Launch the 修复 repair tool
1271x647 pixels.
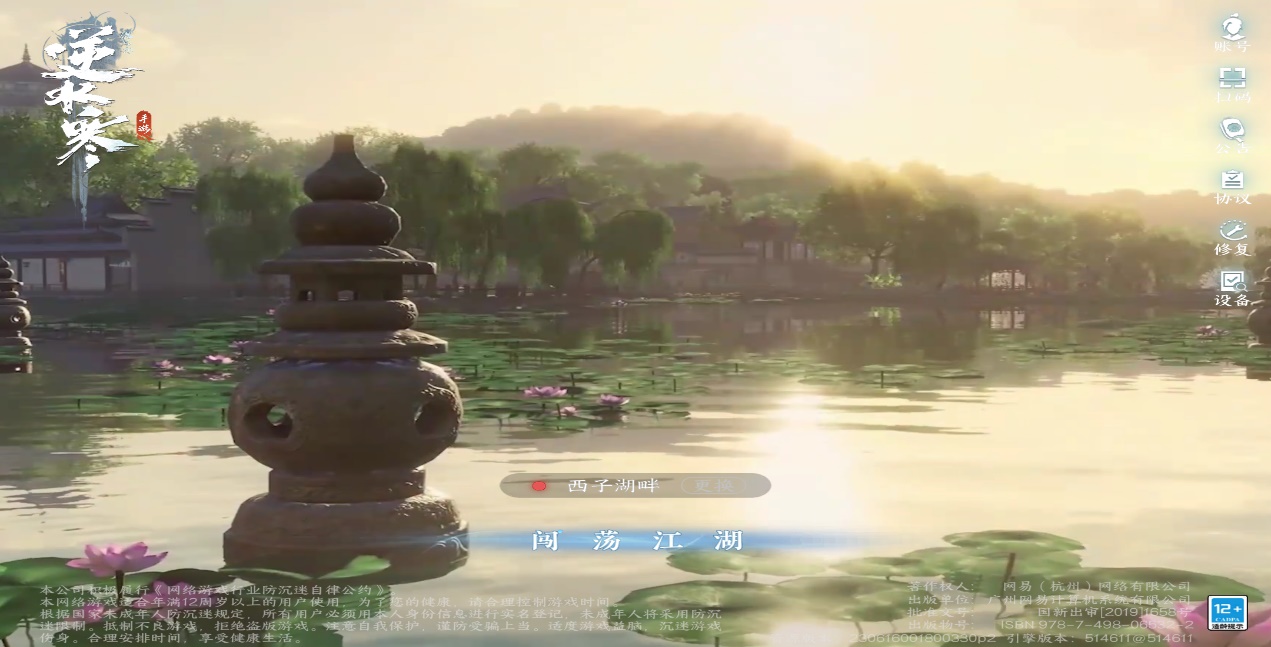tap(1232, 236)
